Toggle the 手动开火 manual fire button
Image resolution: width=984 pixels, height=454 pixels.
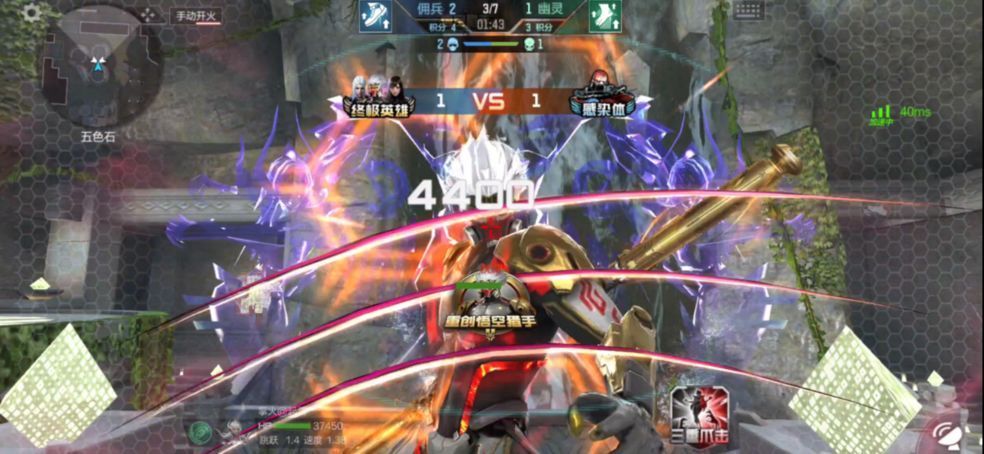coord(195,16)
